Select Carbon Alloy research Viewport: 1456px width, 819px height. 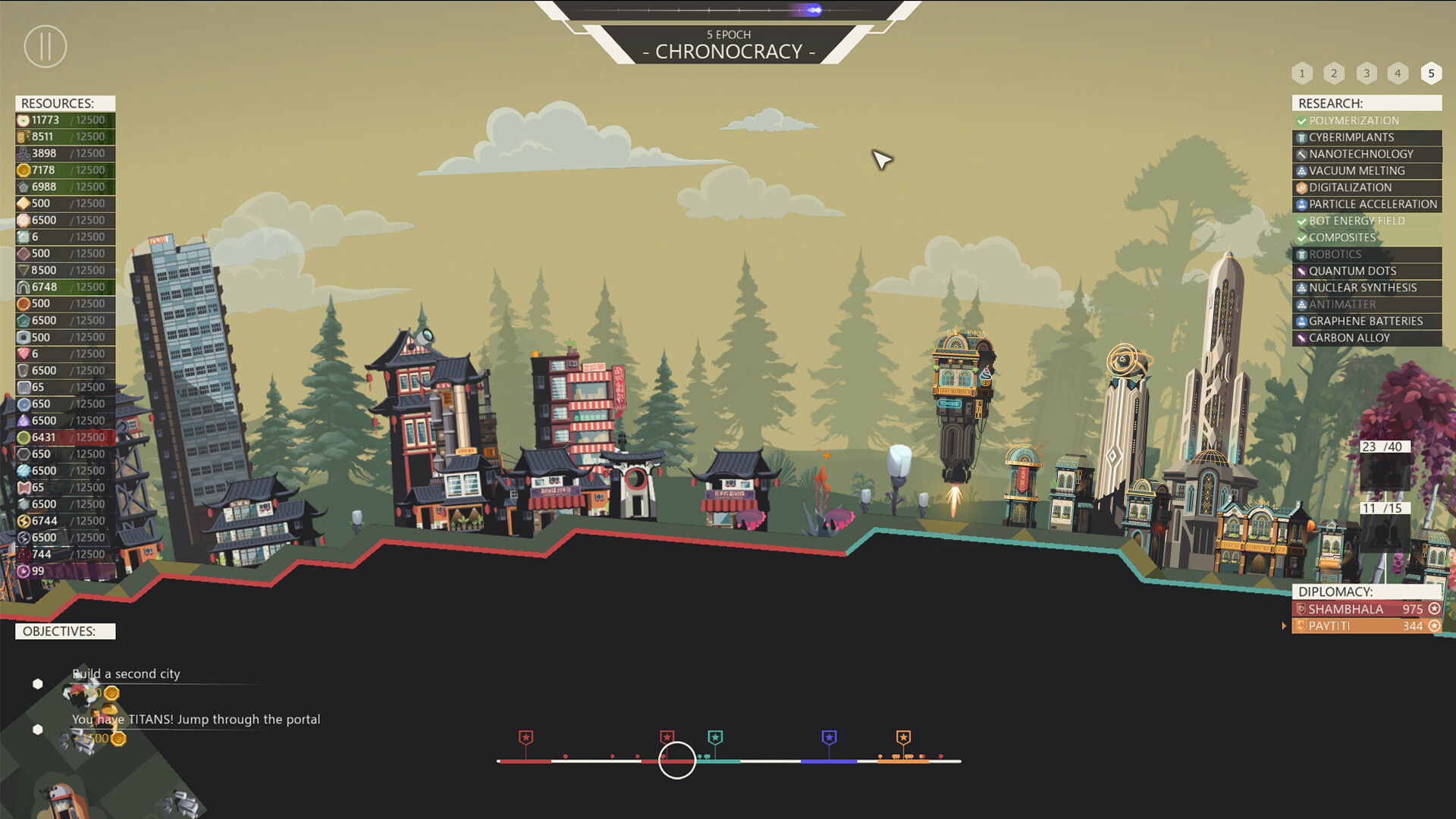[x=1367, y=337]
